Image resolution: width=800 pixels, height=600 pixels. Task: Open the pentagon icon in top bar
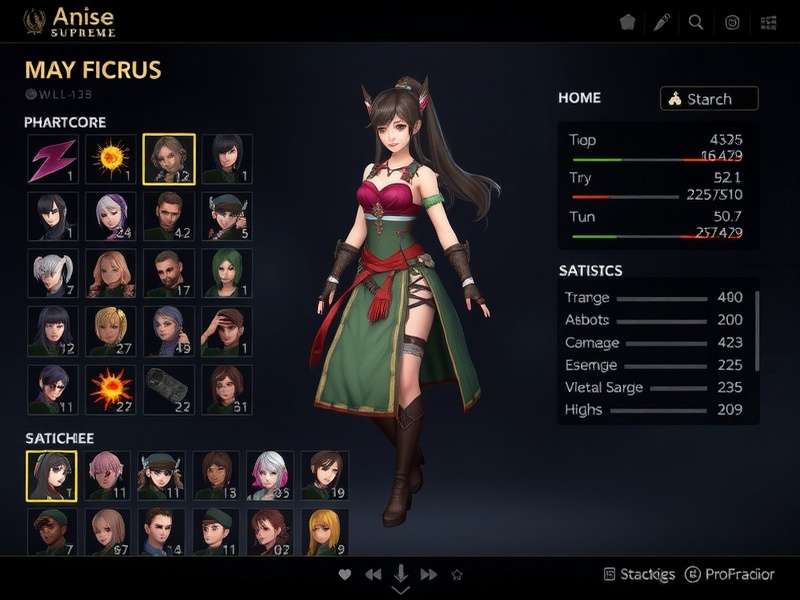(x=627, y=22)
